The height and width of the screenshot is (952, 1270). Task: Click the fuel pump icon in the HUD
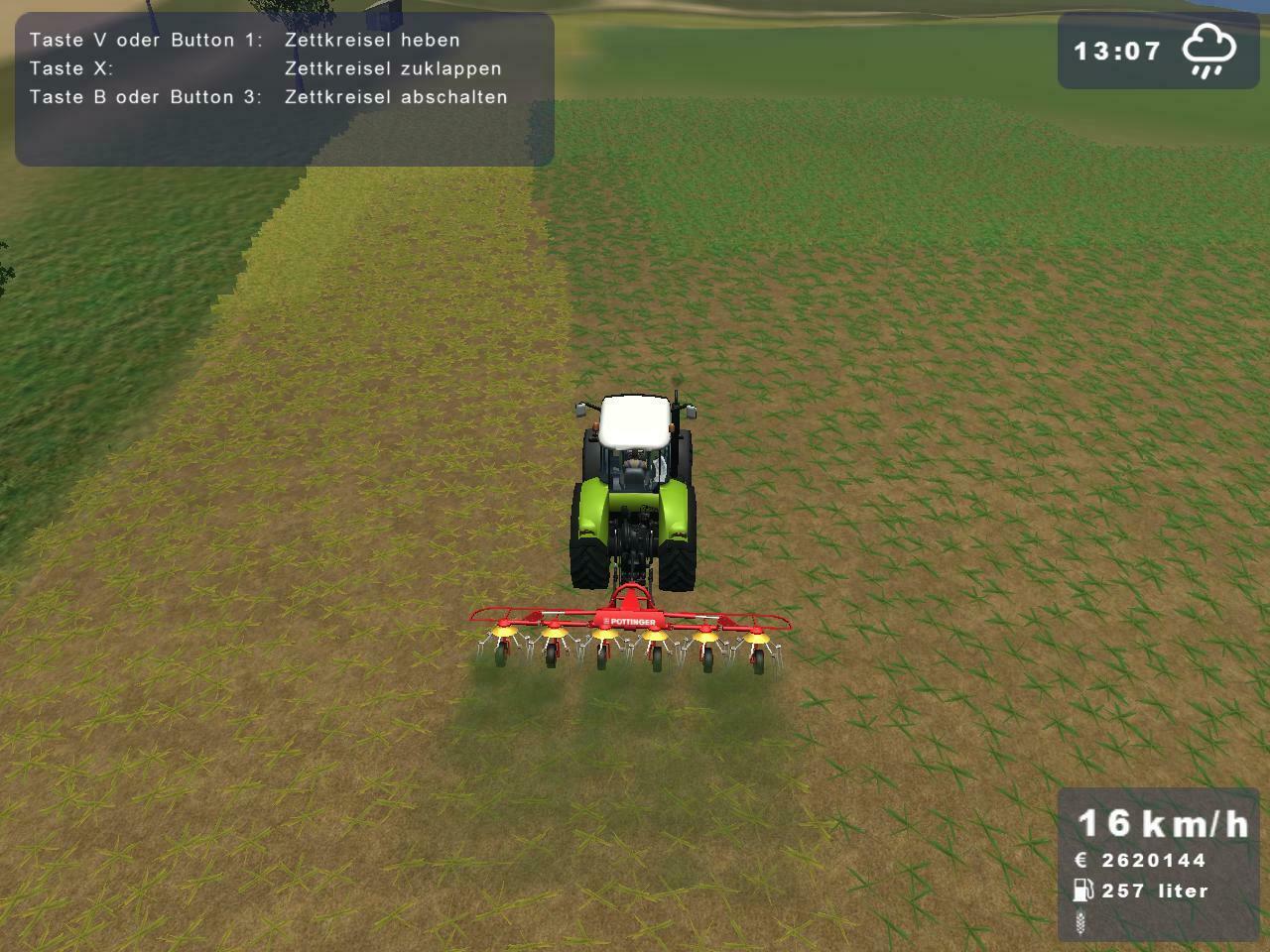(1081, 891)
